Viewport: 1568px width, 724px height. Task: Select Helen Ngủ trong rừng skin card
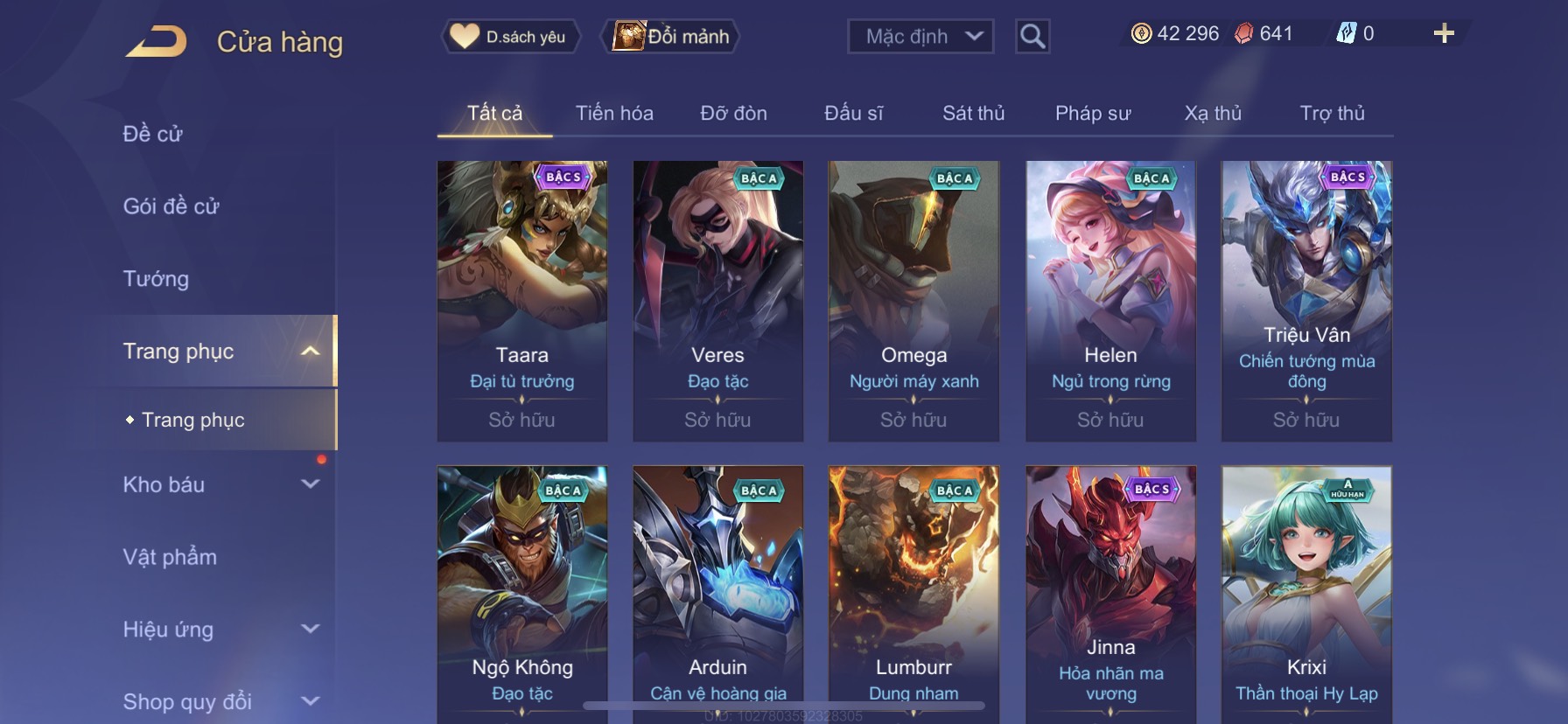(1110, 300)
